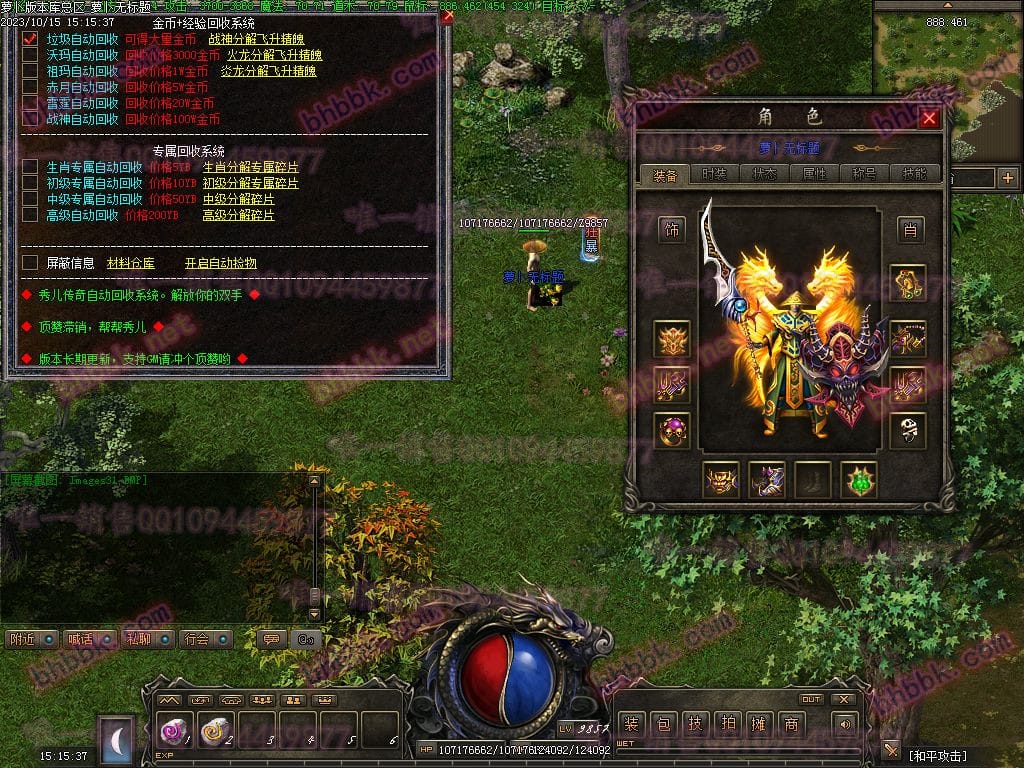The image size is (1024, 768).
Task: Select the 称号 title tab
Action: point(864,174)
